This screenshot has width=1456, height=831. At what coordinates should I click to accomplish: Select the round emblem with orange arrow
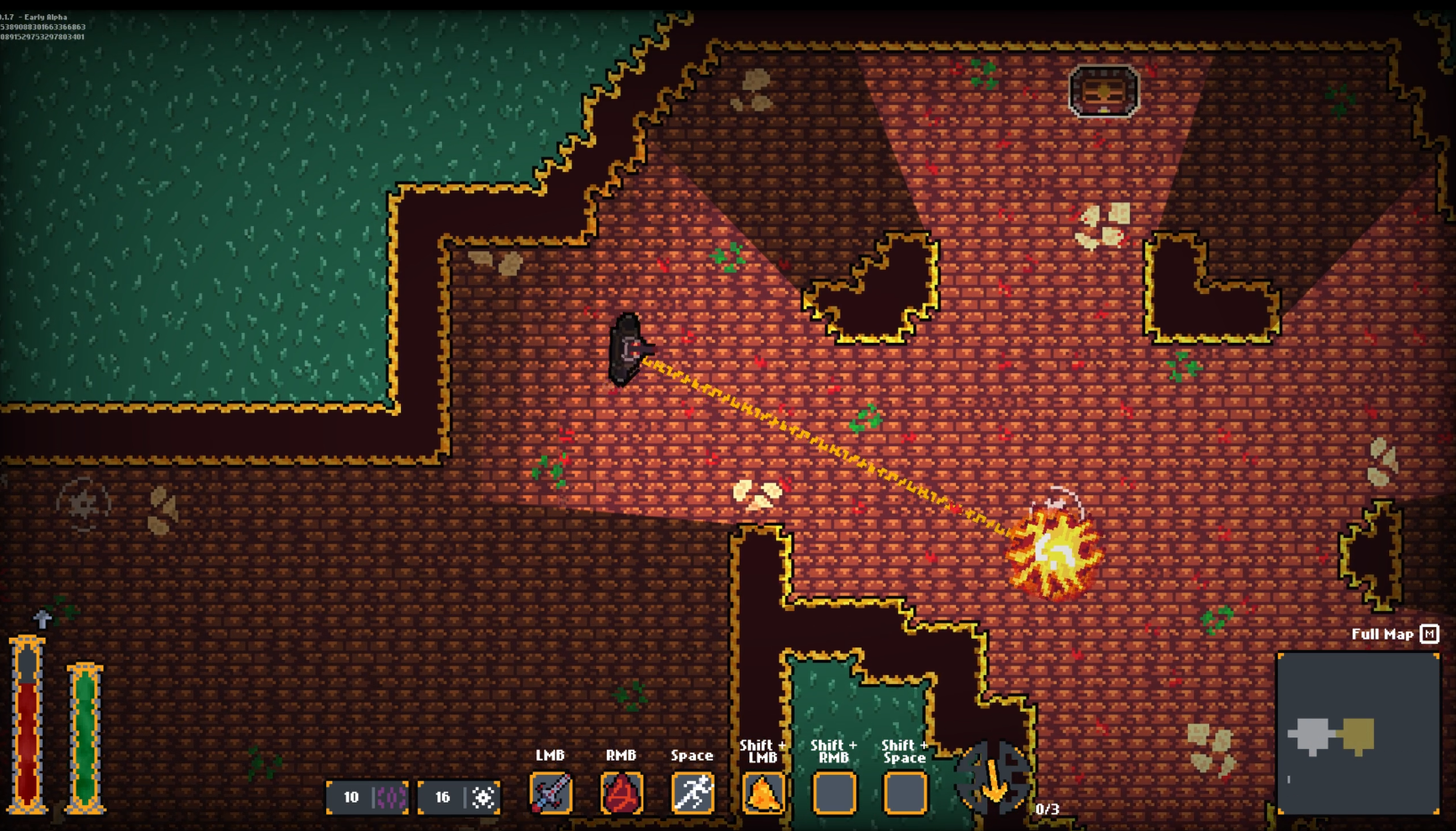pyautogui.click(x=994, y=779)
